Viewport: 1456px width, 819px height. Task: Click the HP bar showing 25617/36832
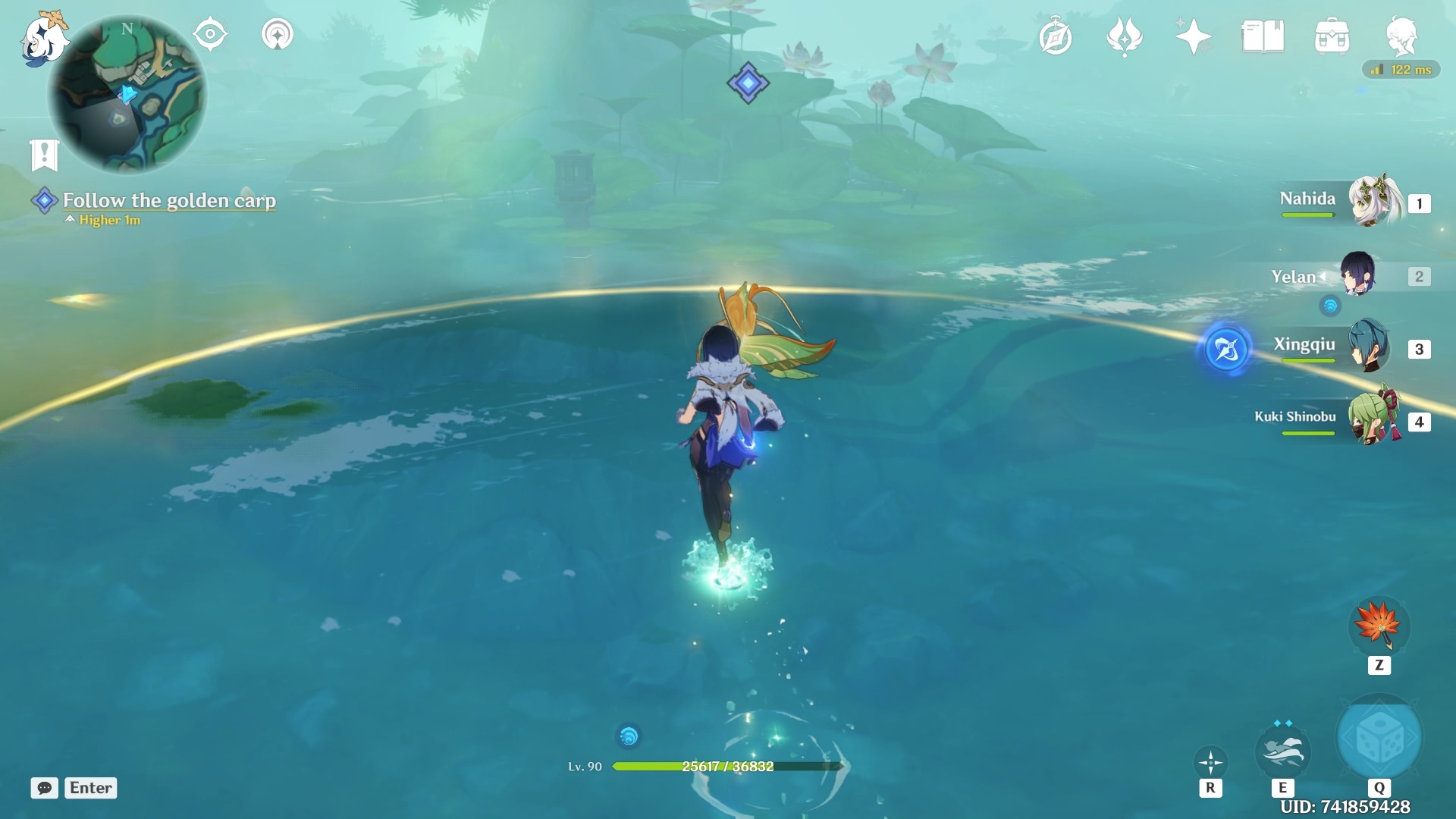(726, 767)
